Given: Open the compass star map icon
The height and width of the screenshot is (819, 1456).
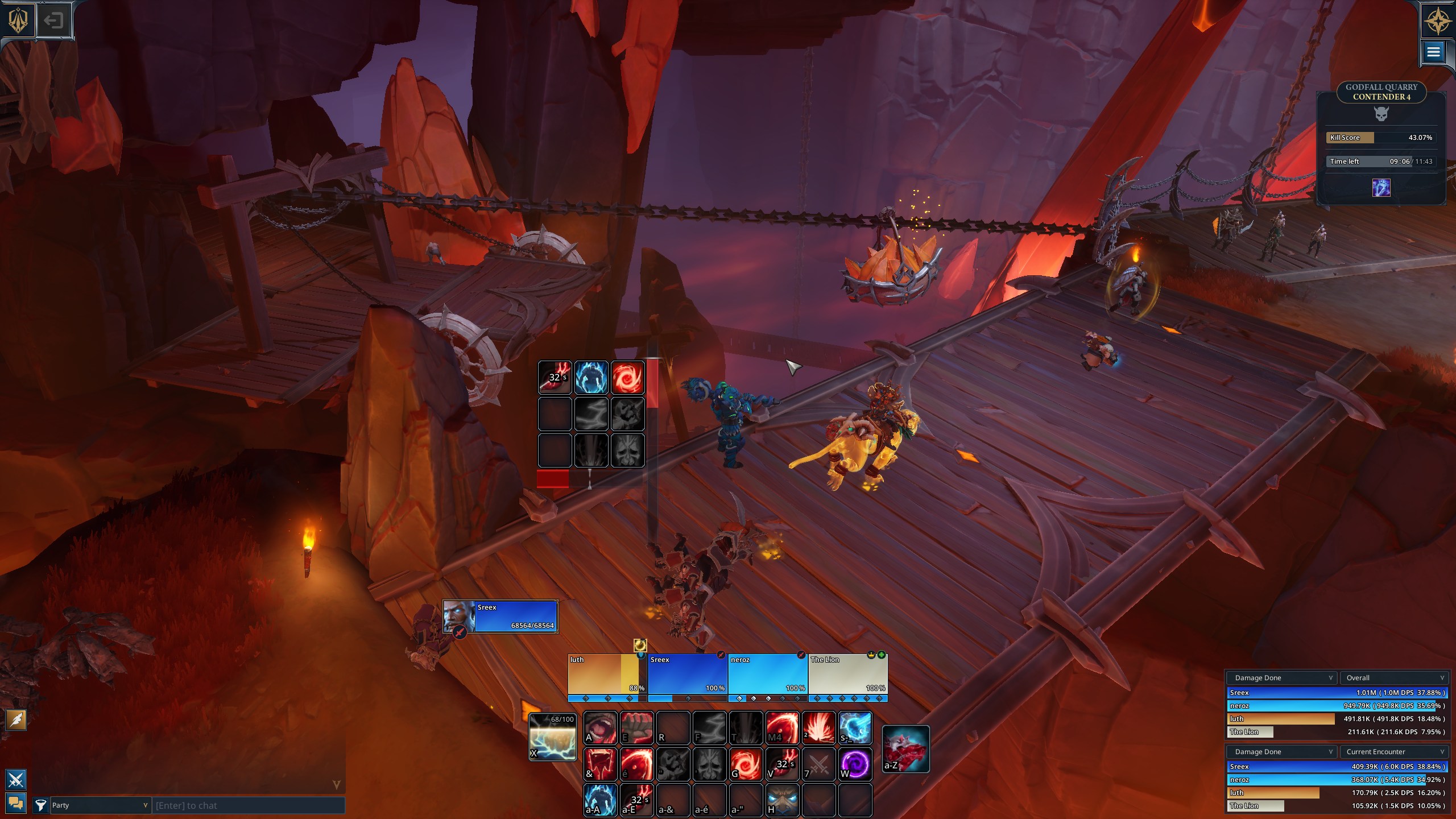Looking at the screenshot, I should [1437, 20].
